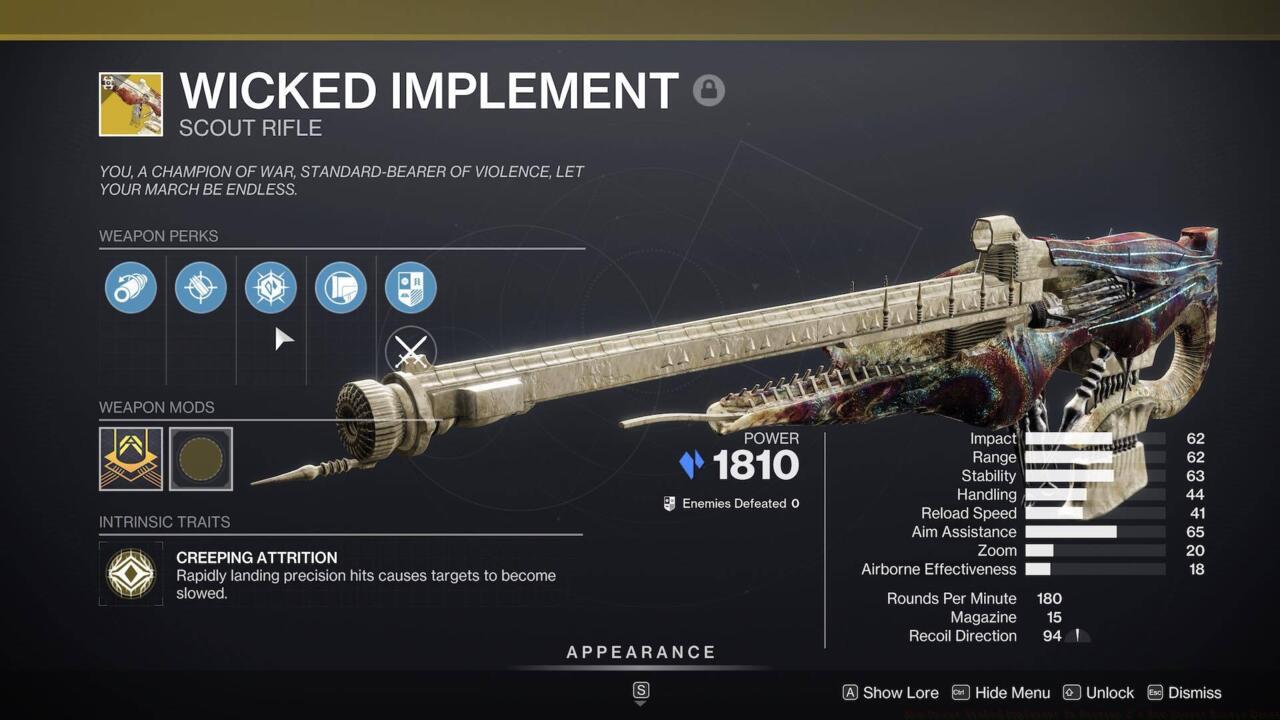
Task: Expand the Weapon Perks section
Action: click(x=159, y=236)
